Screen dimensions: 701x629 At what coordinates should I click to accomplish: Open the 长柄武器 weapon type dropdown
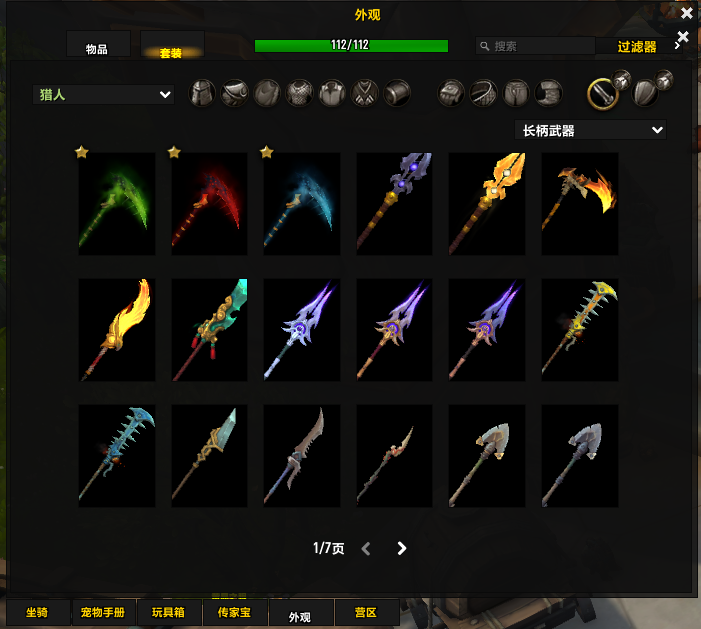590,130
